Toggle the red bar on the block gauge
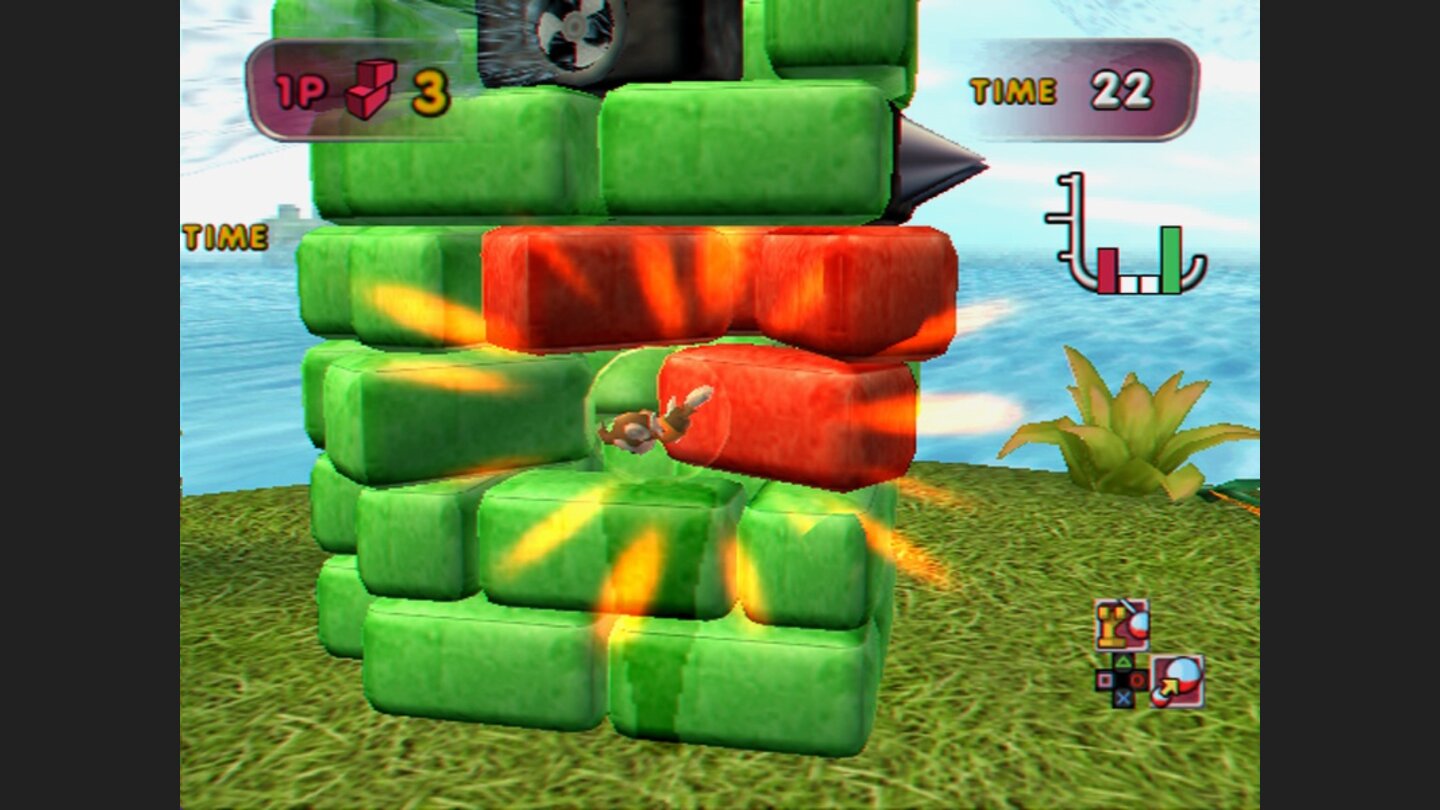This screenshot has height=810, width=1440. pos(1110,270)
